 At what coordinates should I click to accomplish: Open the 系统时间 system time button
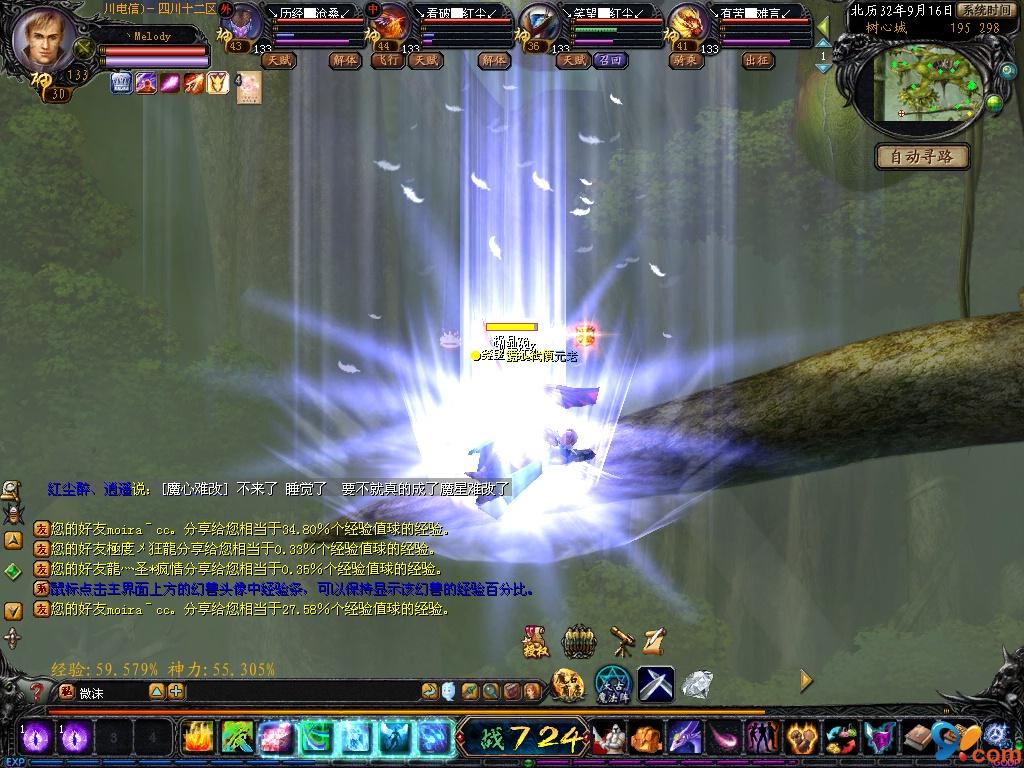click(984, 10)
